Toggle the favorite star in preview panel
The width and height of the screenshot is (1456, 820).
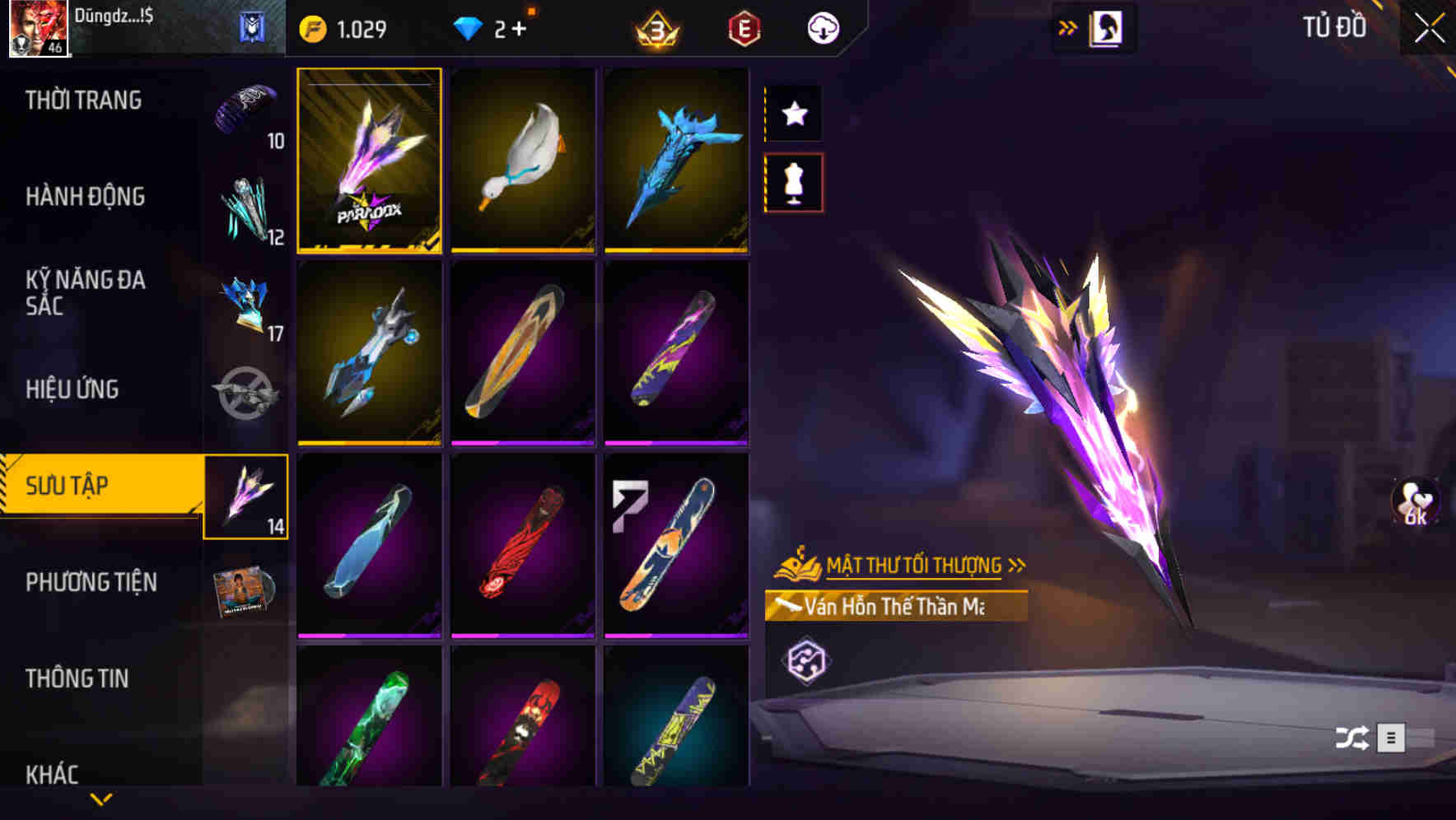click(793, 114)
